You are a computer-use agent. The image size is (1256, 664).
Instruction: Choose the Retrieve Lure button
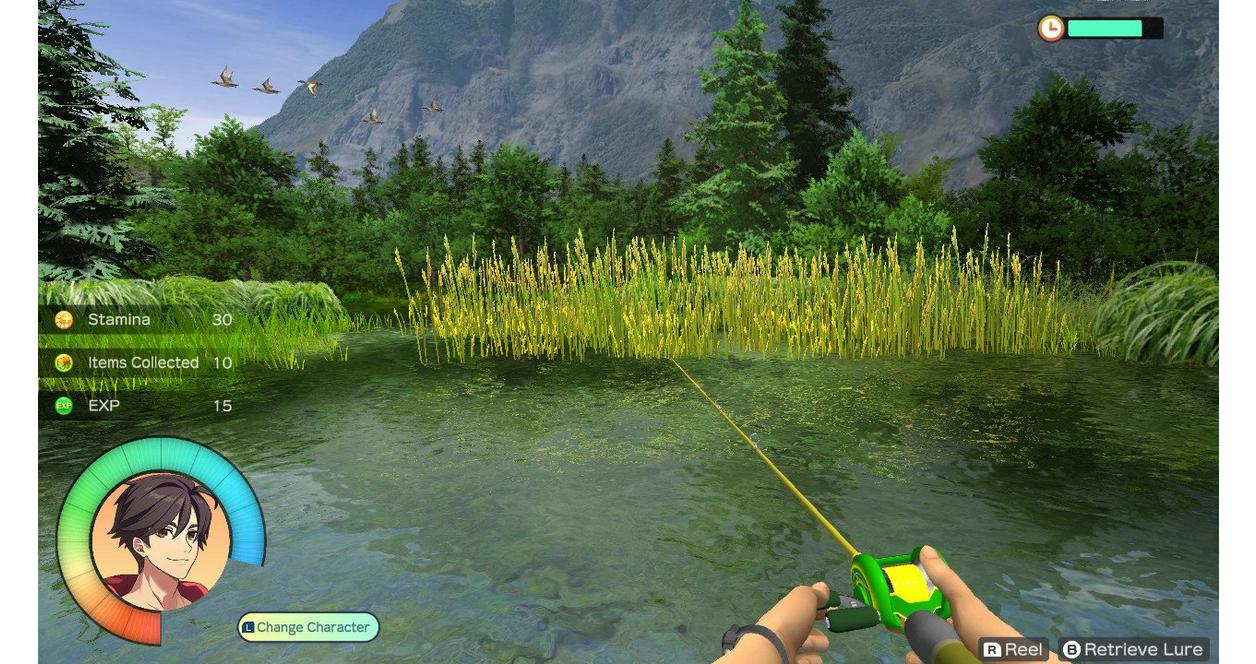click(x=1133, y=650)
